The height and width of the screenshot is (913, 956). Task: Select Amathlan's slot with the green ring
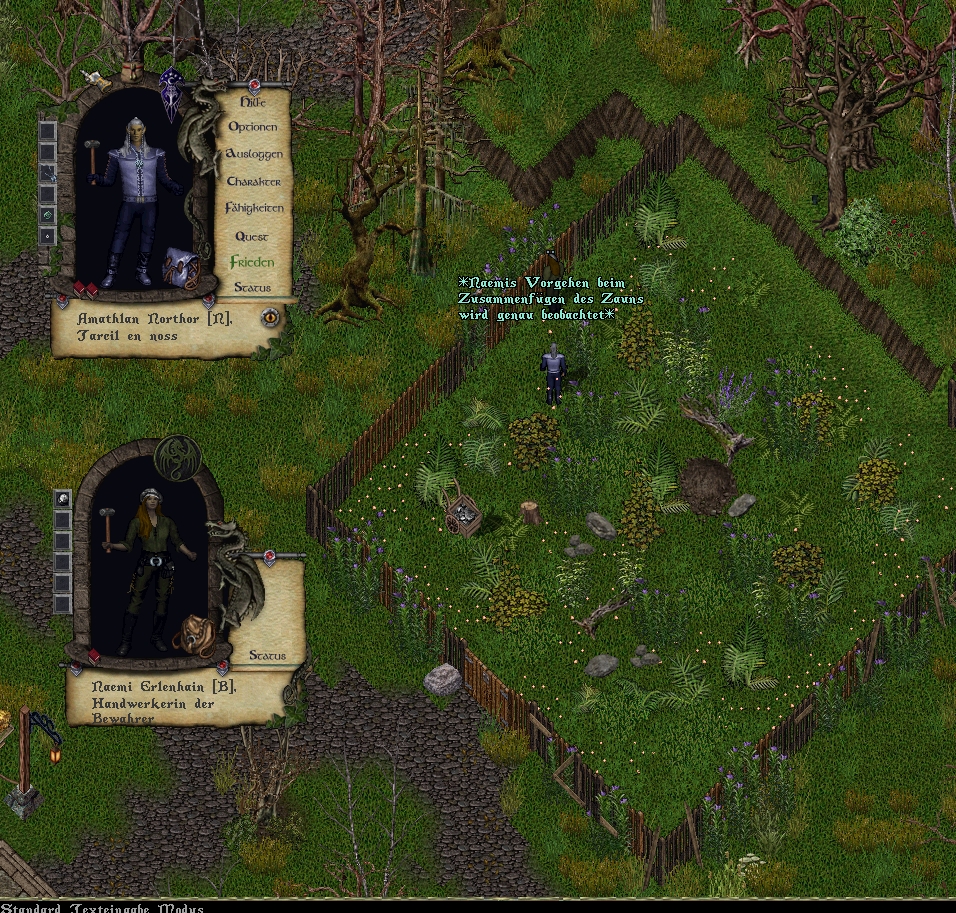(x=47, y=215)
